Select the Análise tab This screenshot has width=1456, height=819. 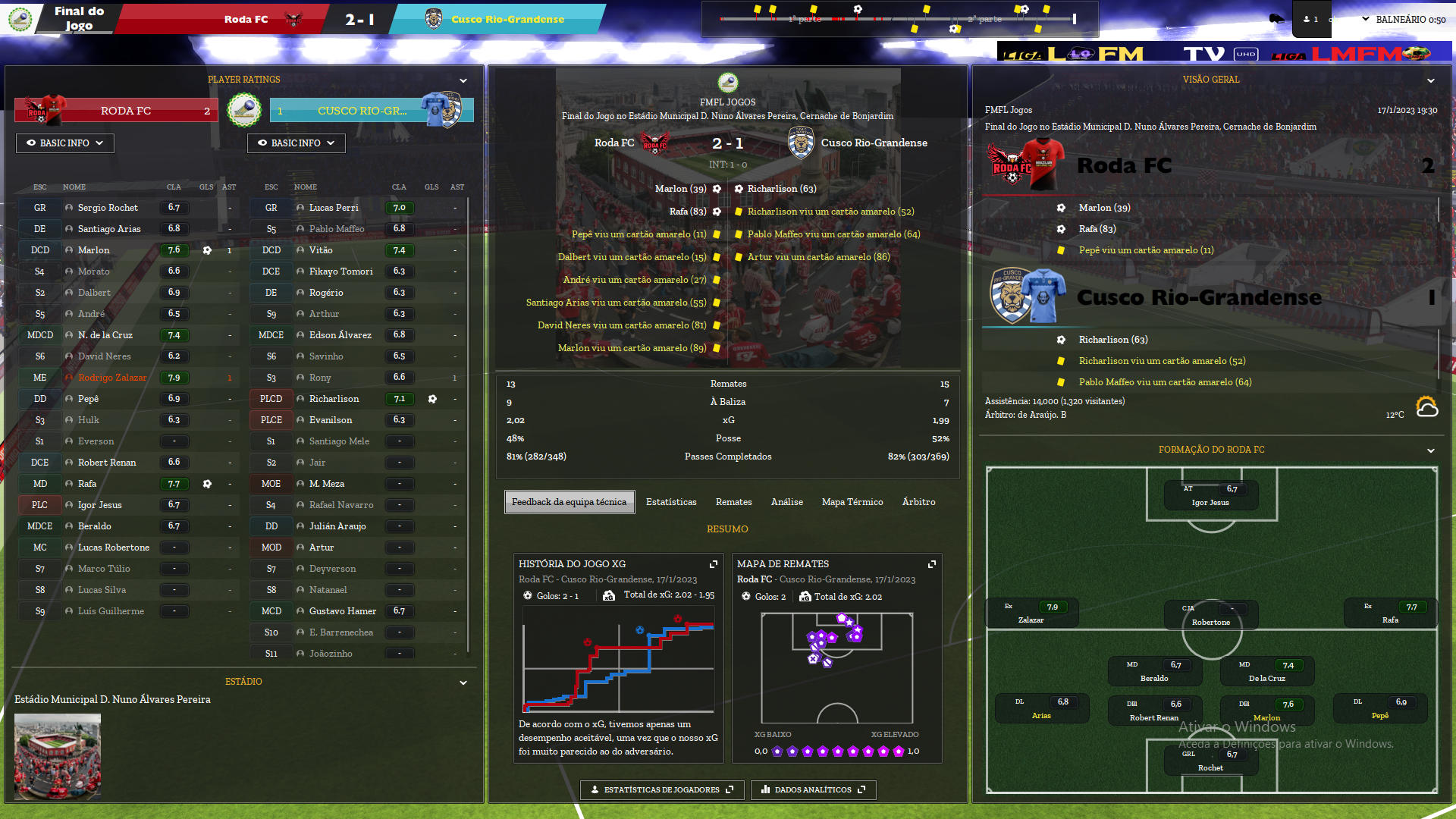click(786, 502)
